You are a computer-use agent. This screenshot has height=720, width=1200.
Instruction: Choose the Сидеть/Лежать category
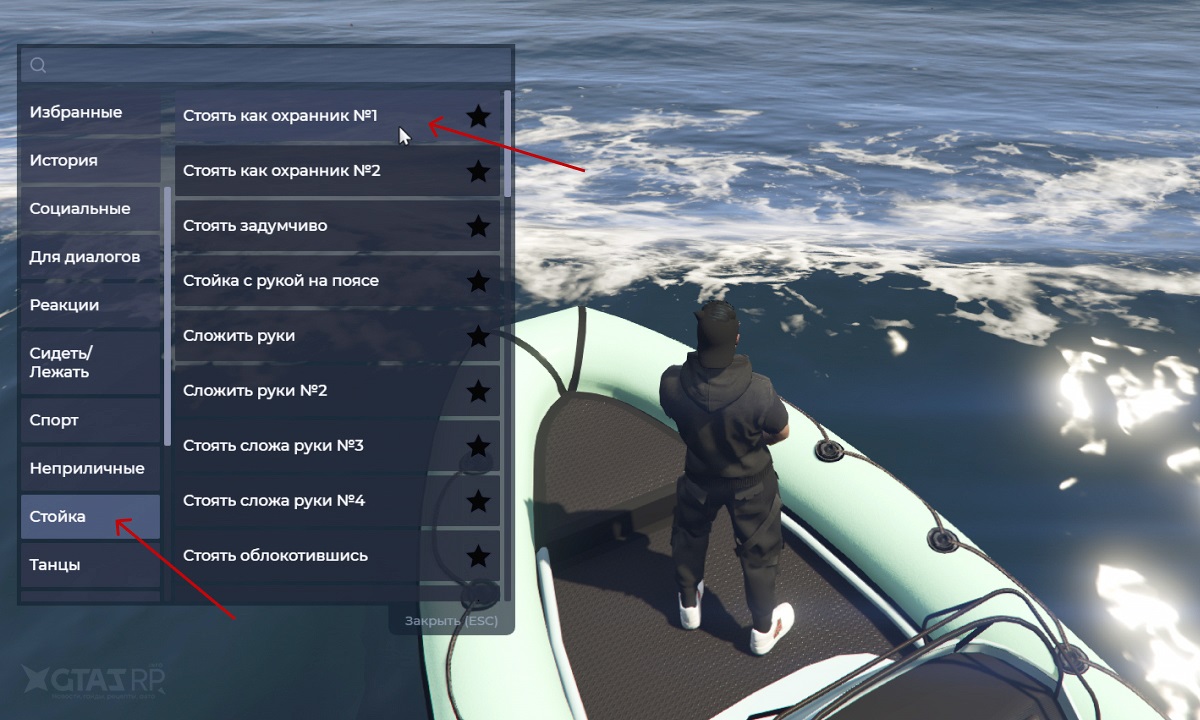click(90, 362)
